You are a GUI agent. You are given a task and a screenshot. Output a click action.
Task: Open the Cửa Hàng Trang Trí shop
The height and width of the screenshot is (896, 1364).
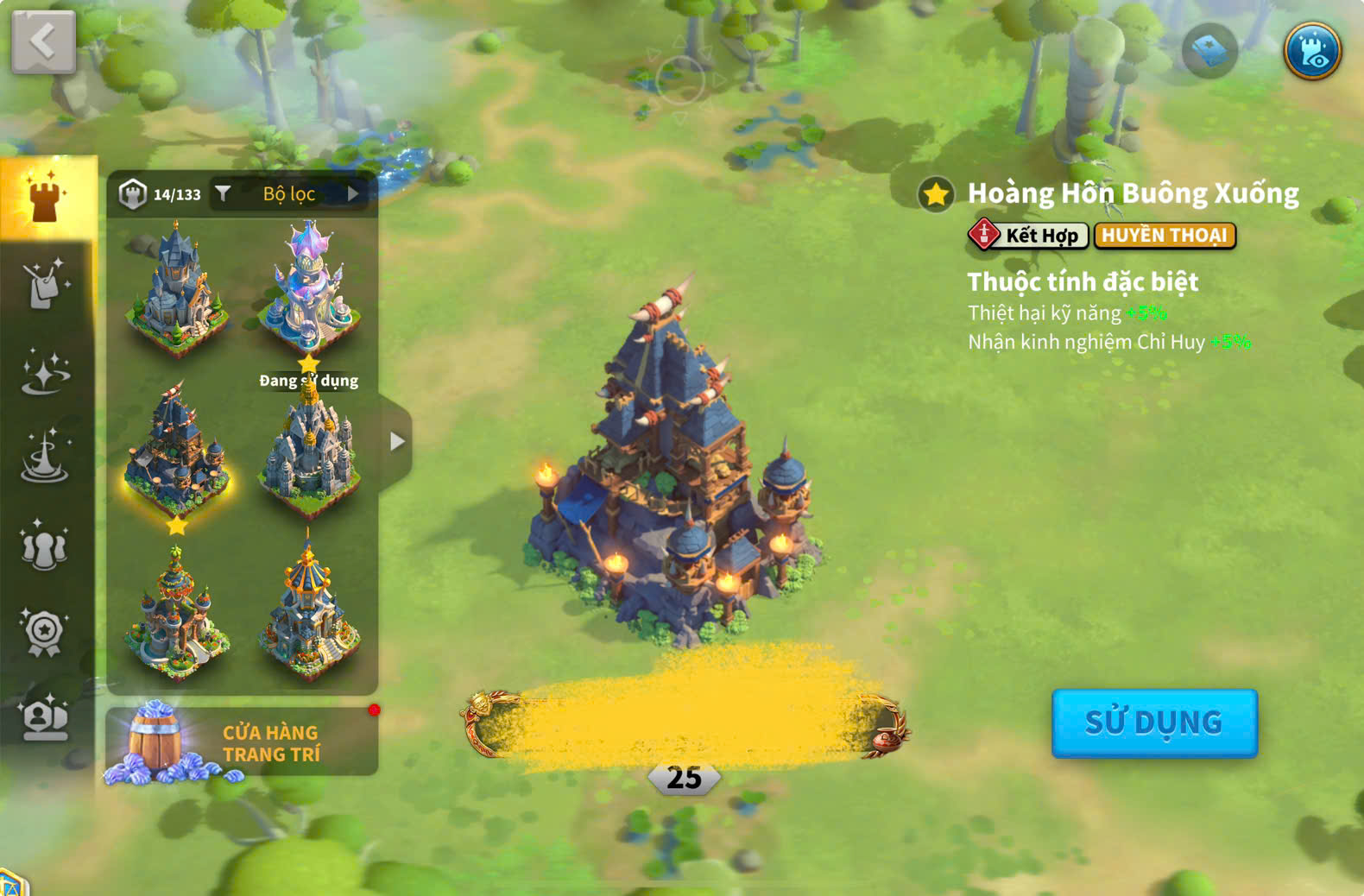point(242,742)
